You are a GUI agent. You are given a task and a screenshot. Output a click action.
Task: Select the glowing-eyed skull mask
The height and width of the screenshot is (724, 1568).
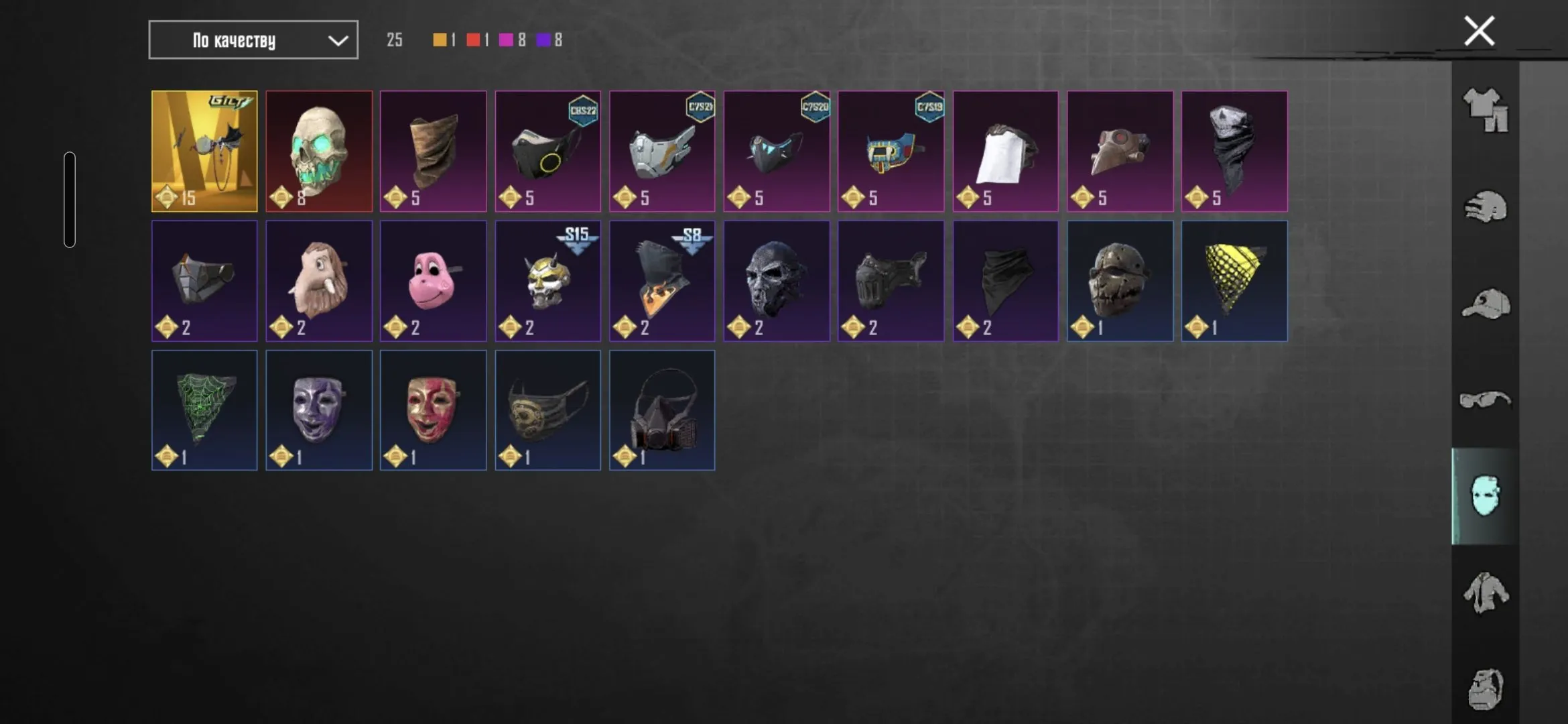[319, 147]
